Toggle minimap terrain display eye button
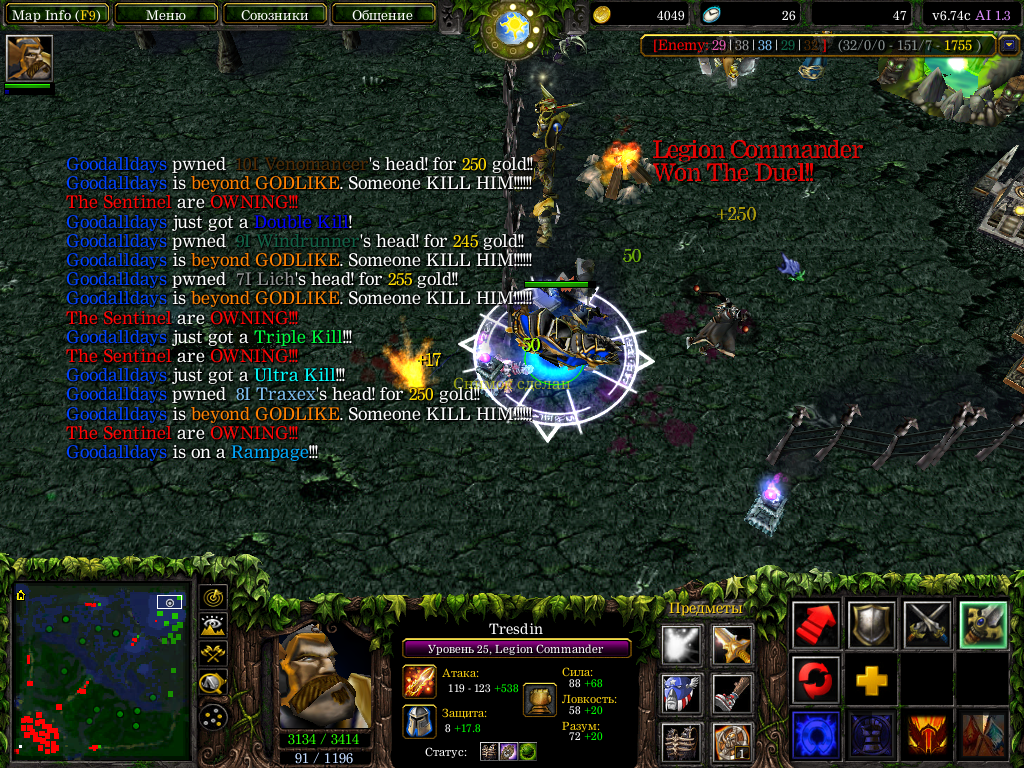The height and width of the screenshot is (768, 1024). [x=213, y=626]
